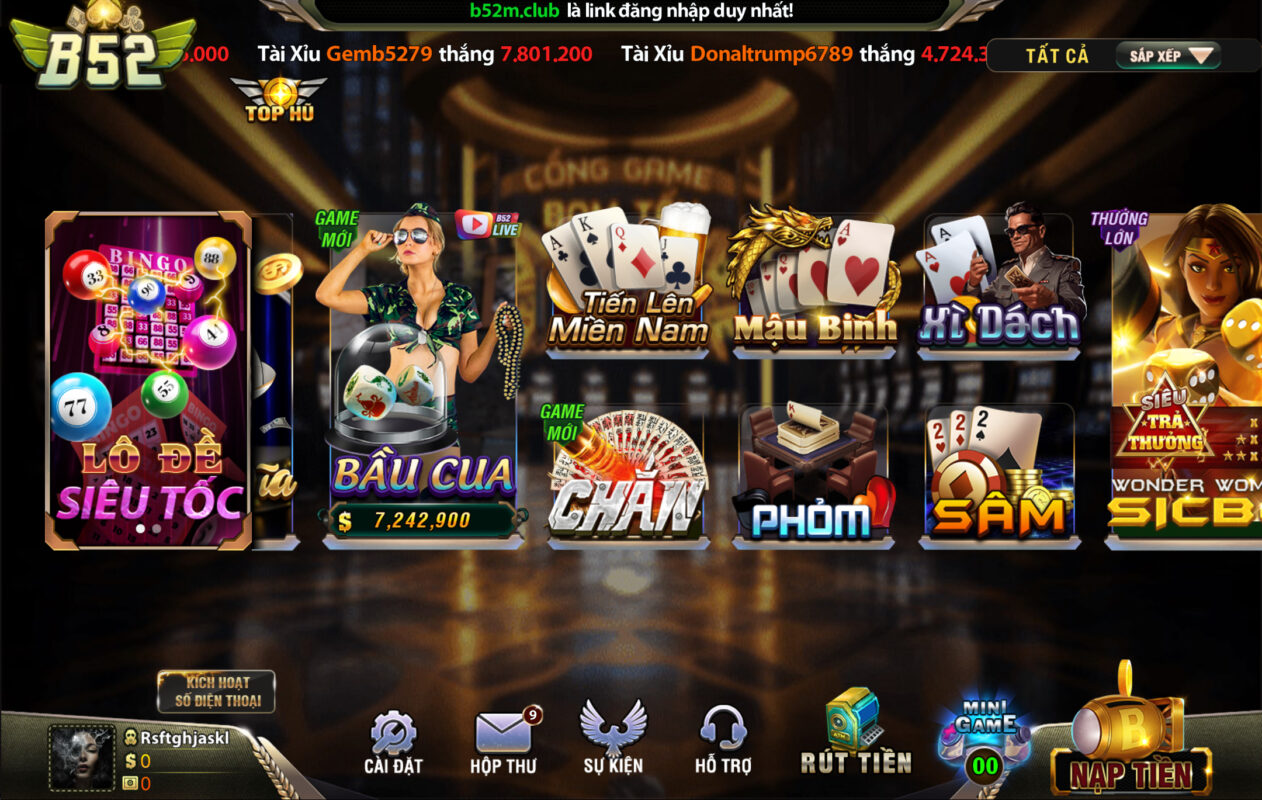Activate phone number via Kích Hoạt button
The width and height of the screenshot is (1262, 800).
pyautogui.click(x=215, y=691)
